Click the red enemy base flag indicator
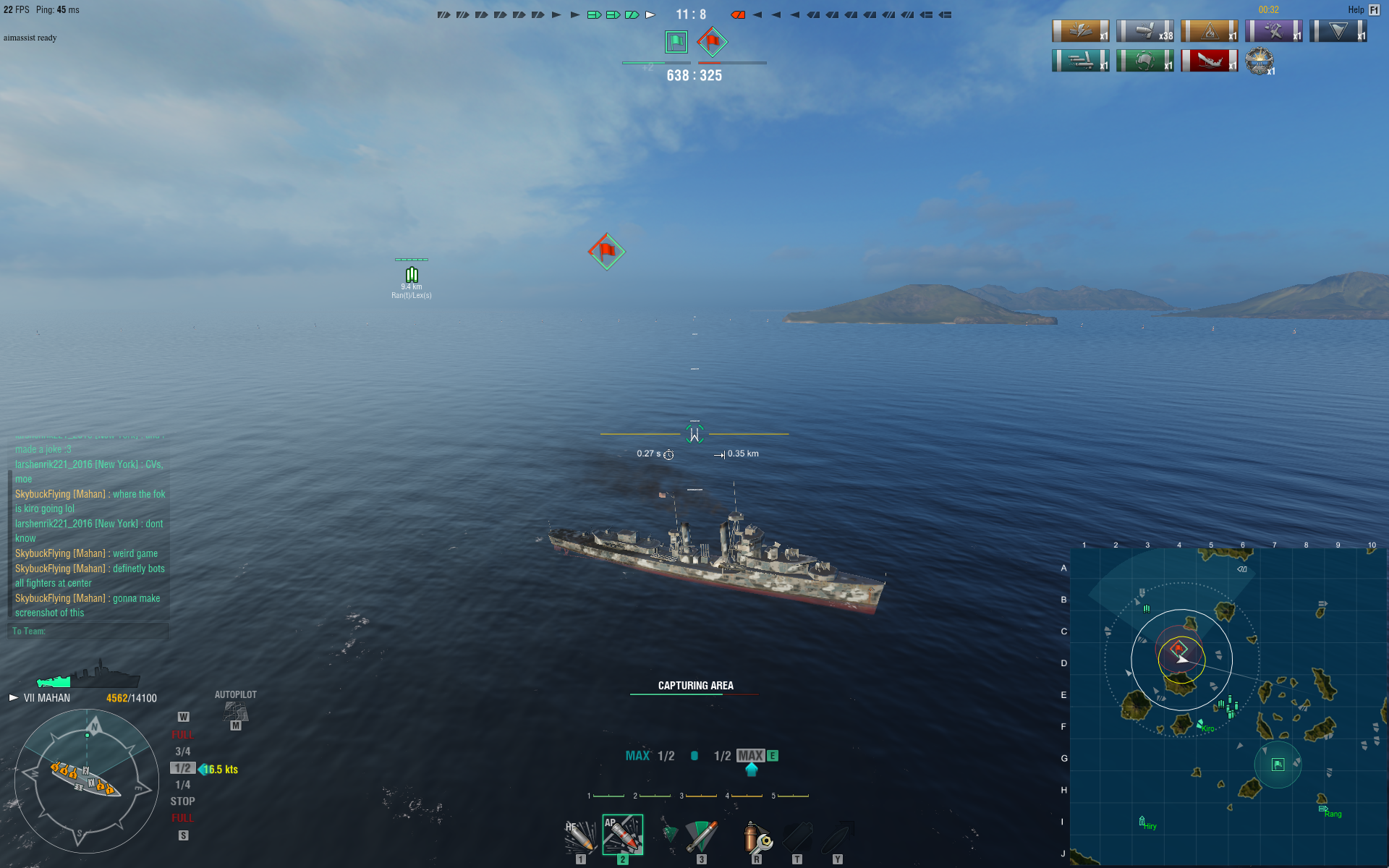 [712, 42]
